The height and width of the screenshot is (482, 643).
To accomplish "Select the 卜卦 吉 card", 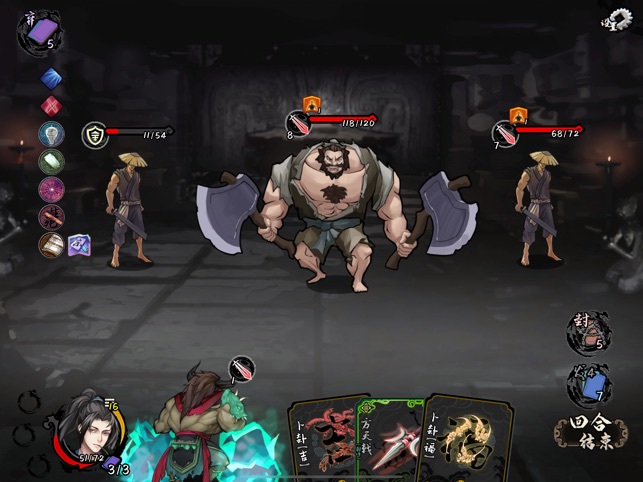I will coord(320,442).
